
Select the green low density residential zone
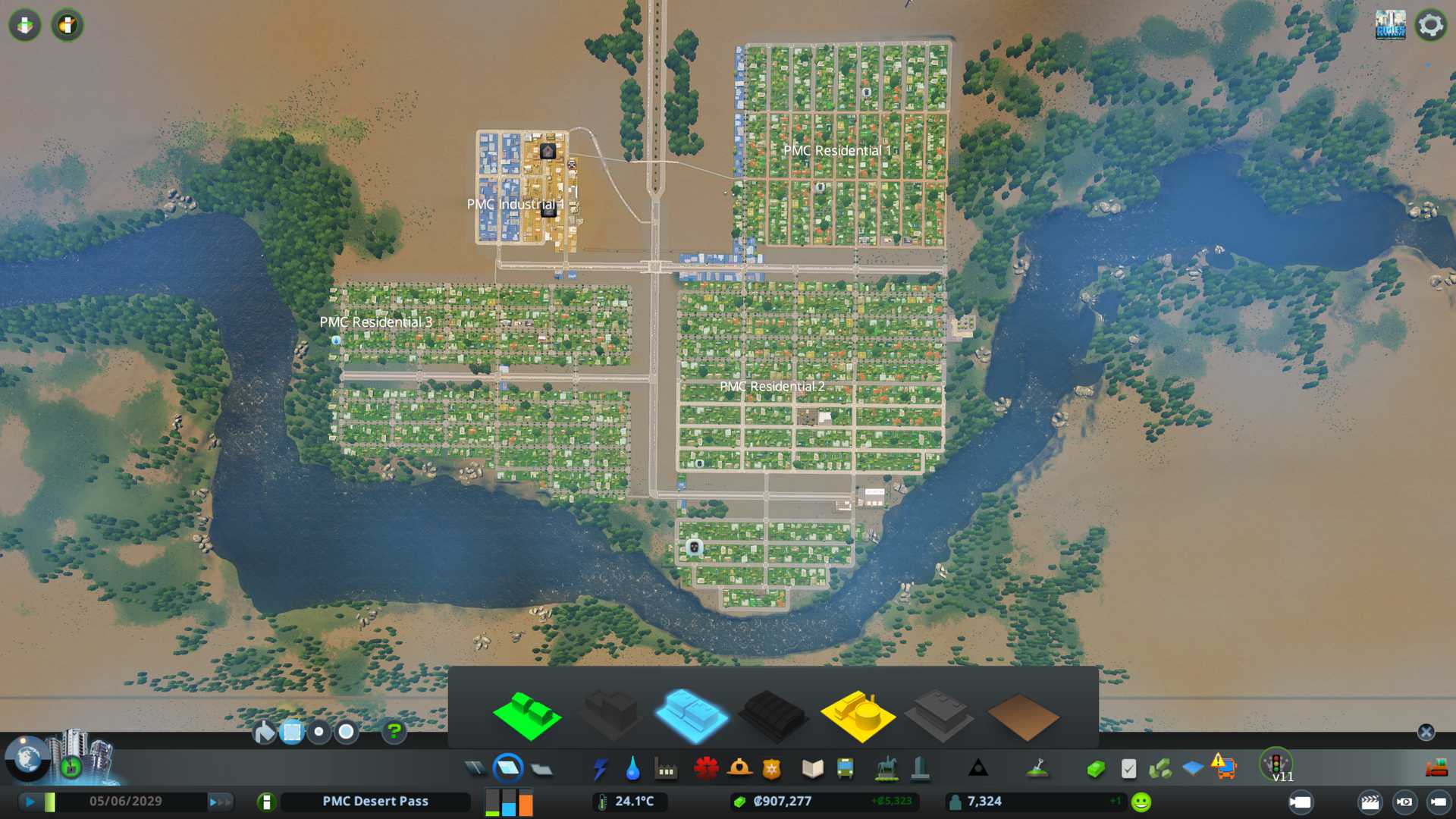coord(526,715)
